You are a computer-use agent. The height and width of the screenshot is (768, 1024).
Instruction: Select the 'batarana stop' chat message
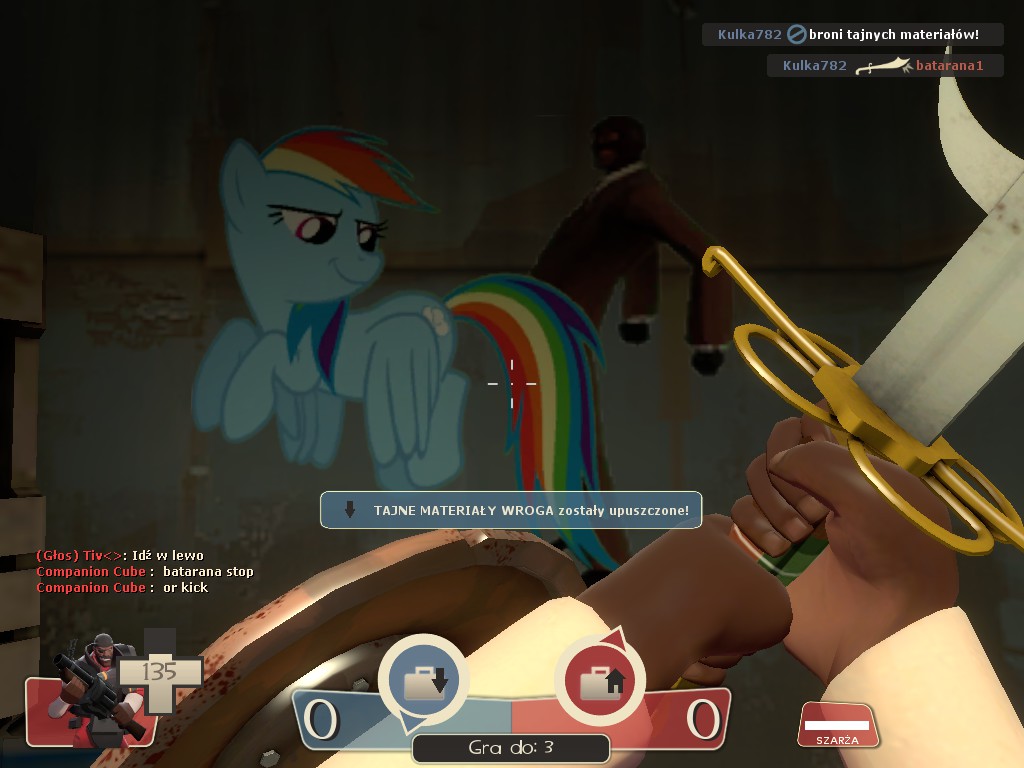[145, 571]
